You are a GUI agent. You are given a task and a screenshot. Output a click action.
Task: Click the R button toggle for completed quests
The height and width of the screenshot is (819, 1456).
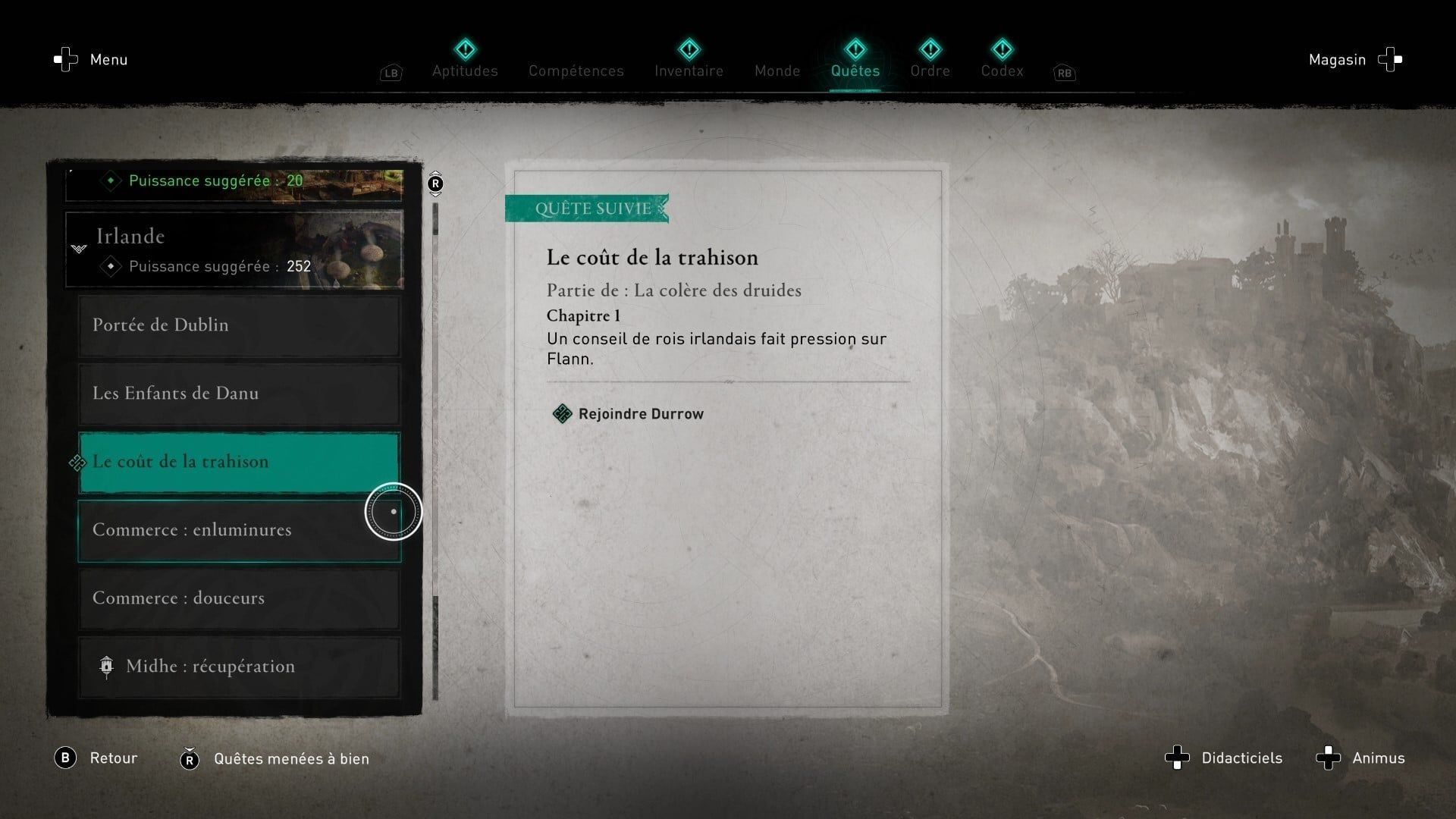click(191, 758)
